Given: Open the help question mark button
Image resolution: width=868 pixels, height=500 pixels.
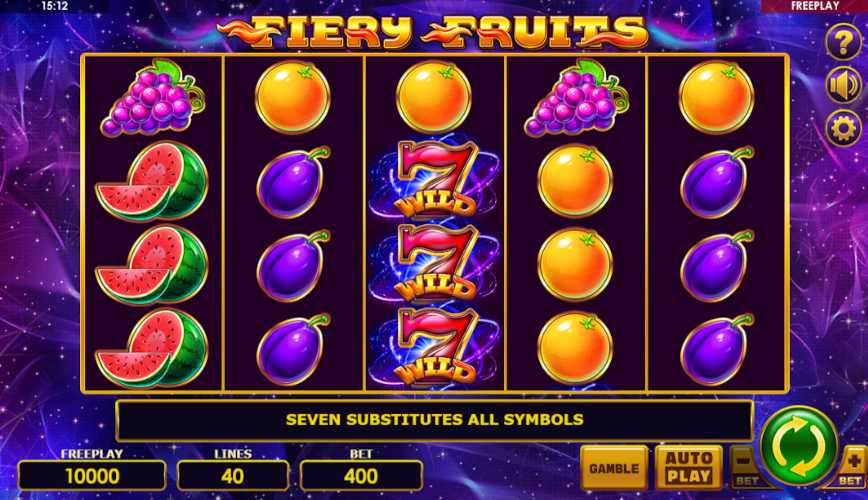Looking at the screenshot, I should (x=843, y=42).
